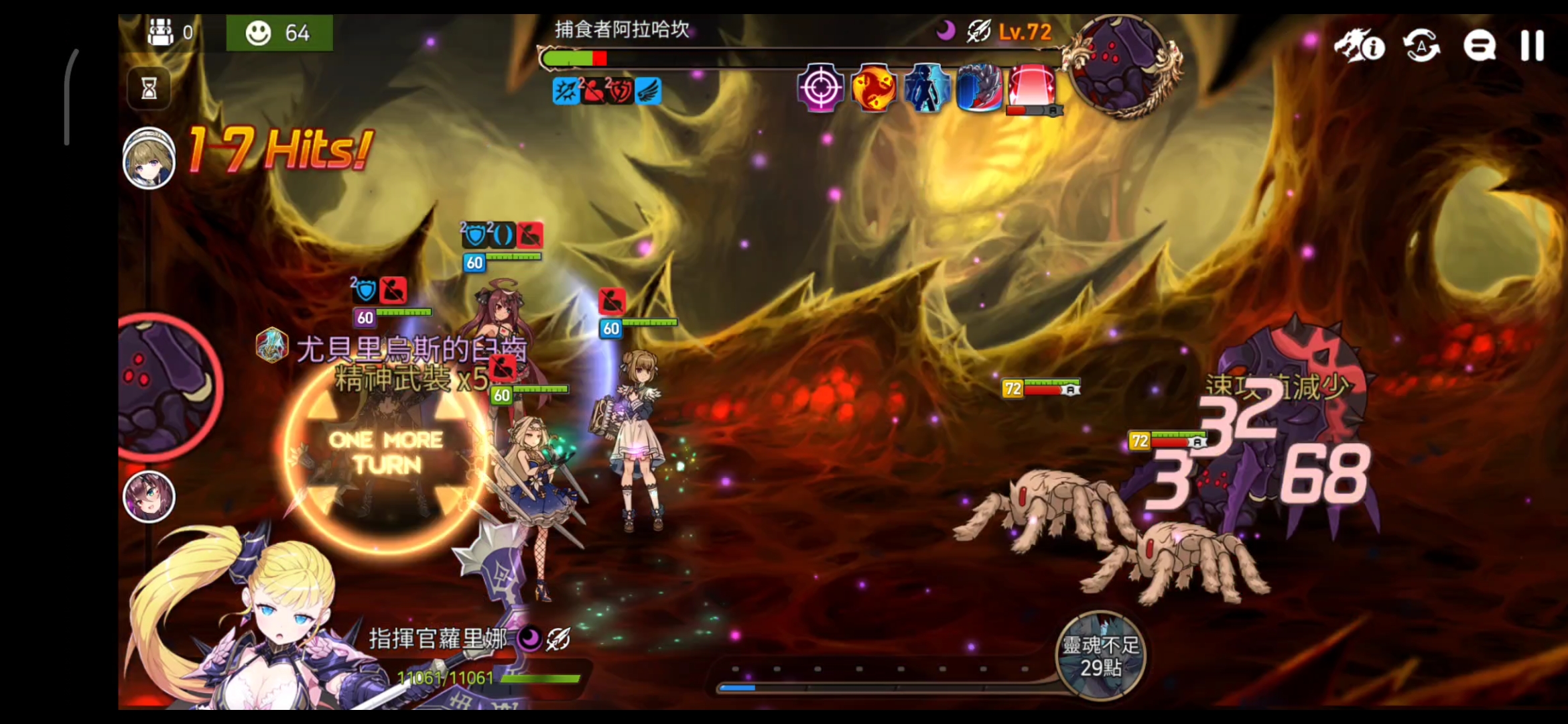Inspect the blue wing buff on boss
The width and height of the screenshot is (1568, 724).
(648, 91)
